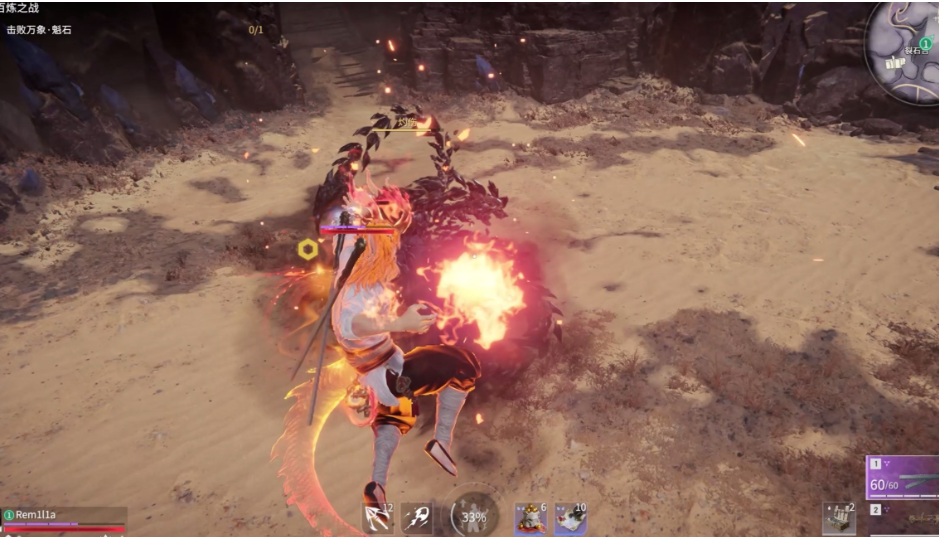Select weapon slot 1 showing 60/60
The height and width of the screenshot is (537, 939).
[902, 478]
